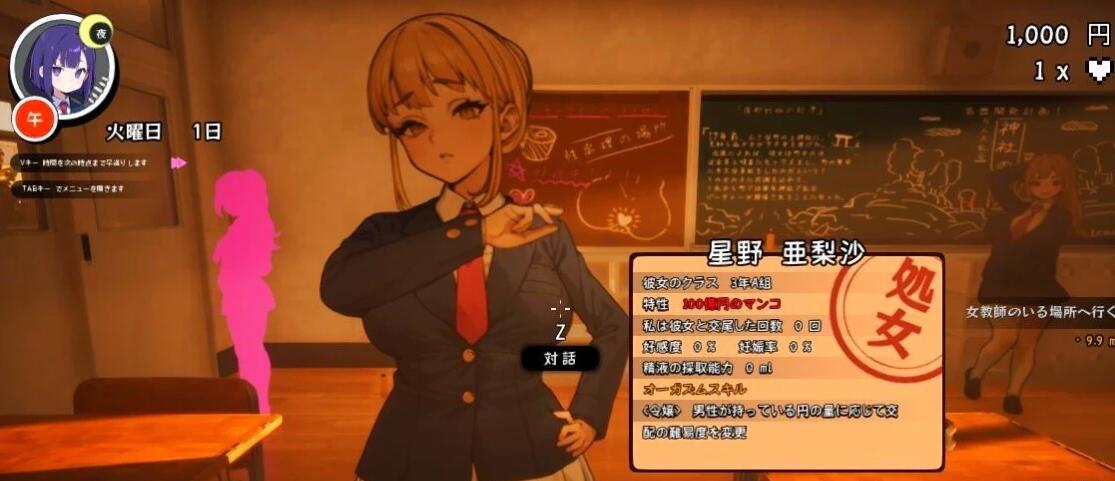Open the 女教師のいる場所へ行く objective tracker

(x=1040, y=312)
